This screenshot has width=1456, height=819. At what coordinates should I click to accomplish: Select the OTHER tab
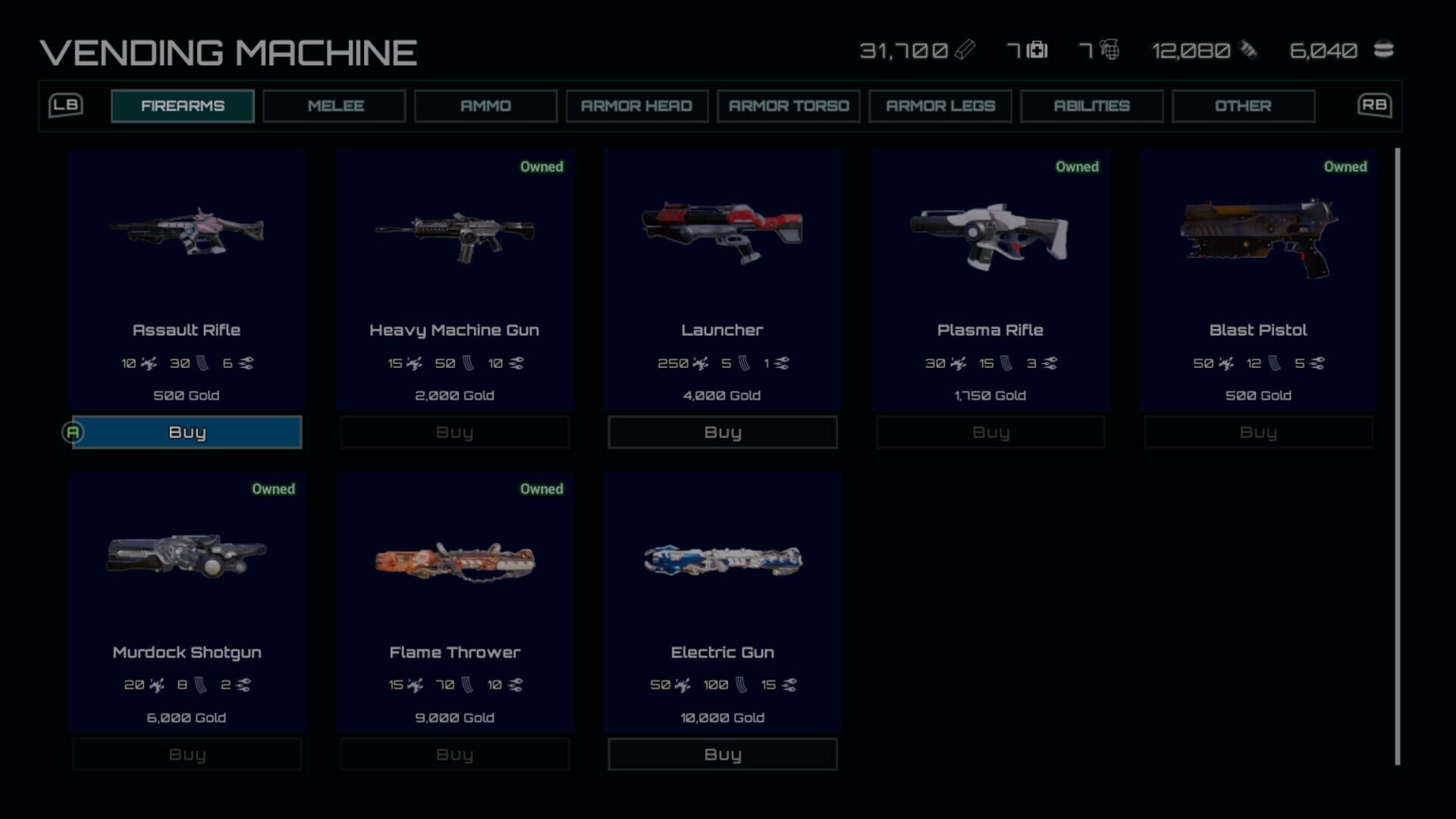click(1244, 105)
